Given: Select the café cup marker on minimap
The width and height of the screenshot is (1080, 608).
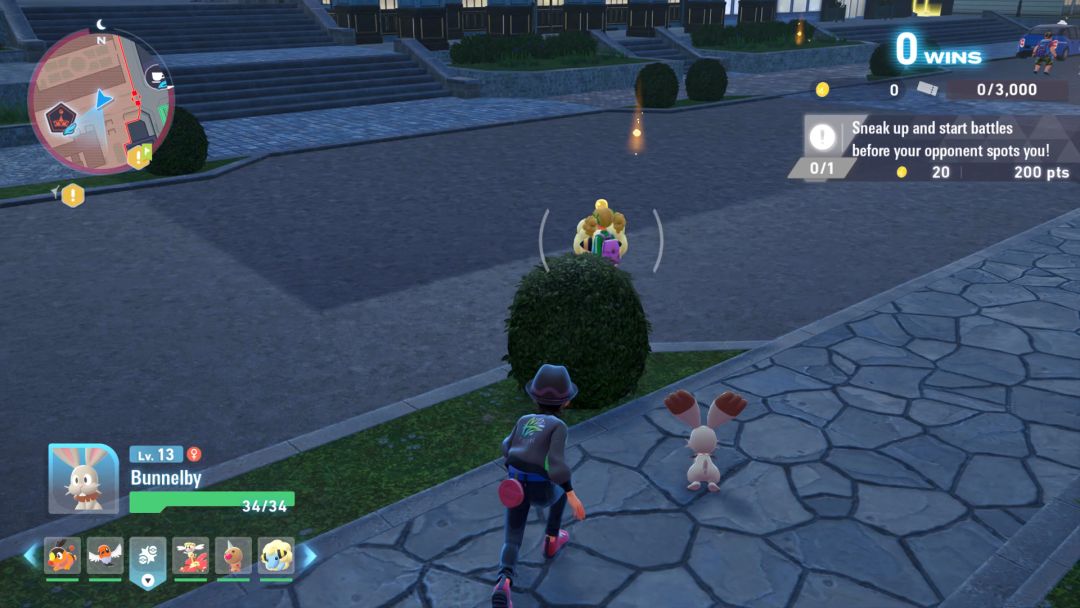Looking at the screenshot, I should click(155, 76).
